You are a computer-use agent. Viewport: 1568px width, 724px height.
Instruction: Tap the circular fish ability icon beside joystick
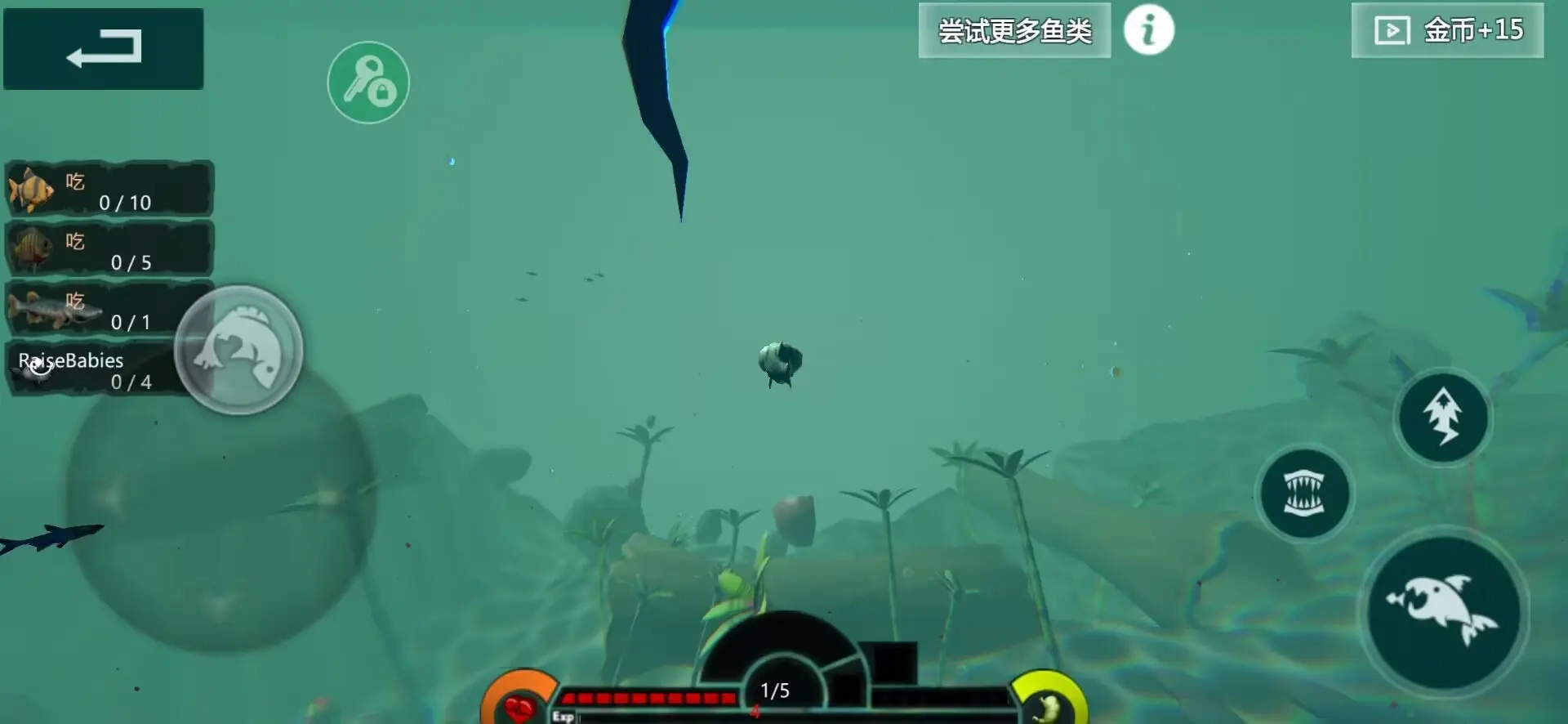pyautogui.click(x=238, y=350)
